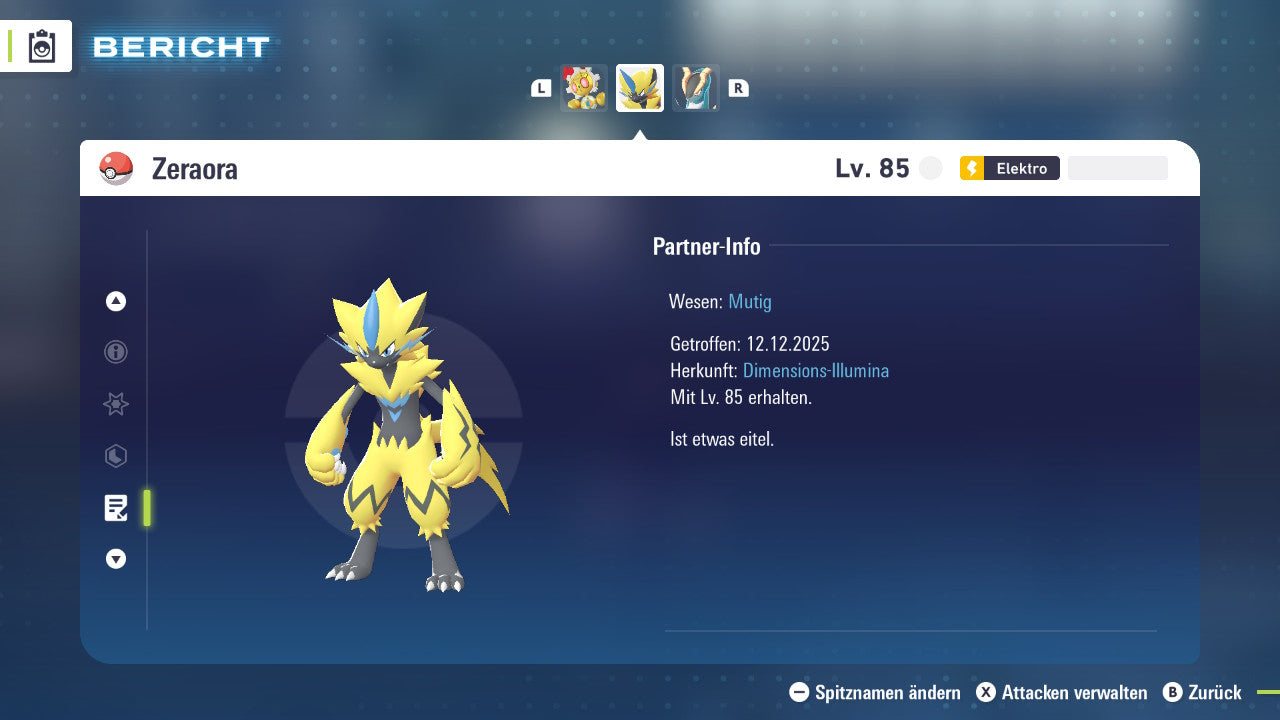1280x720 pixels.
Task: Click the Poké Ball icon next to Zeraora
Action: pyautogui.click(x=117, y=168)
